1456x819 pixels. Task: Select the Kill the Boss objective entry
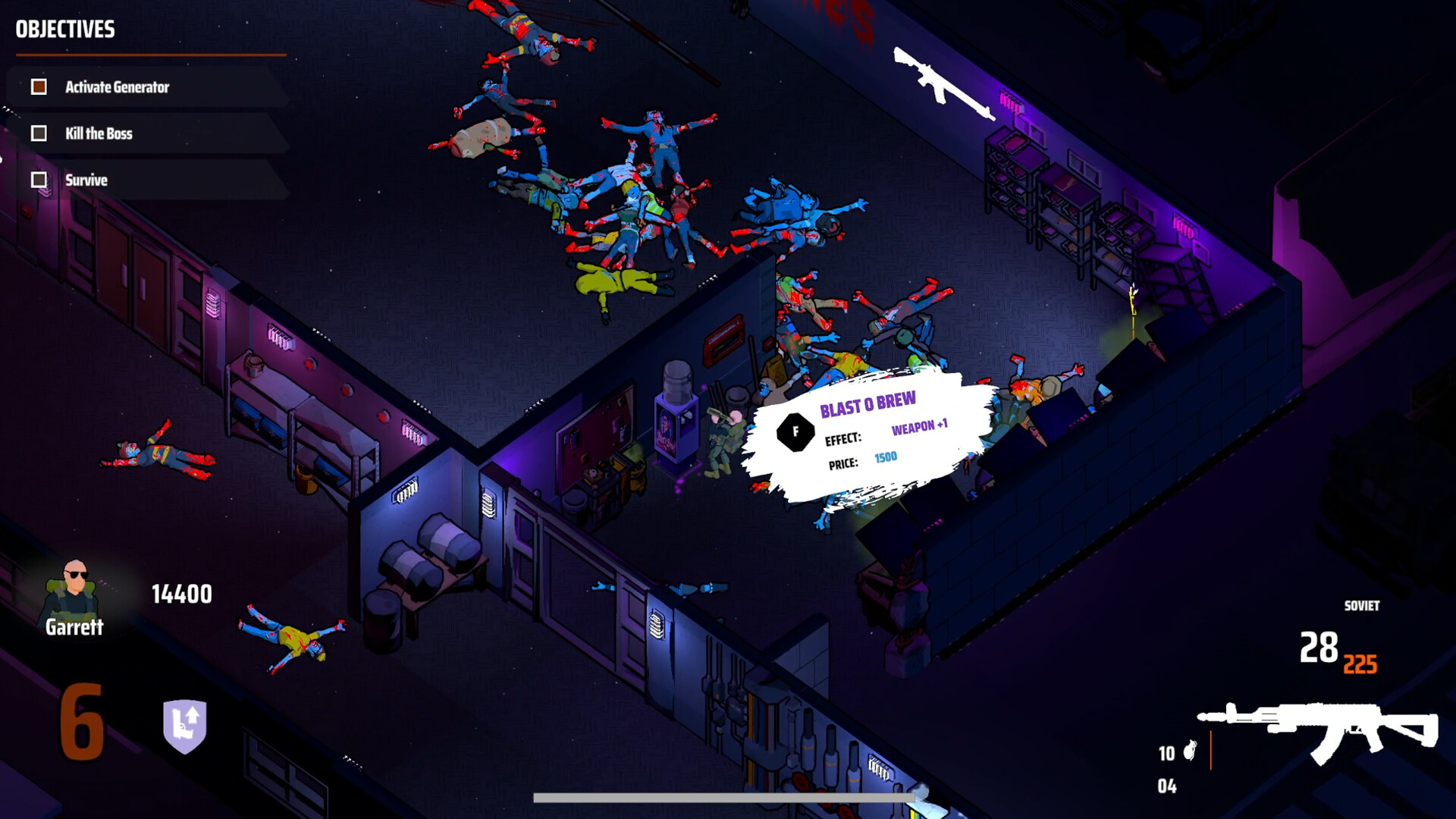(99, 133)
